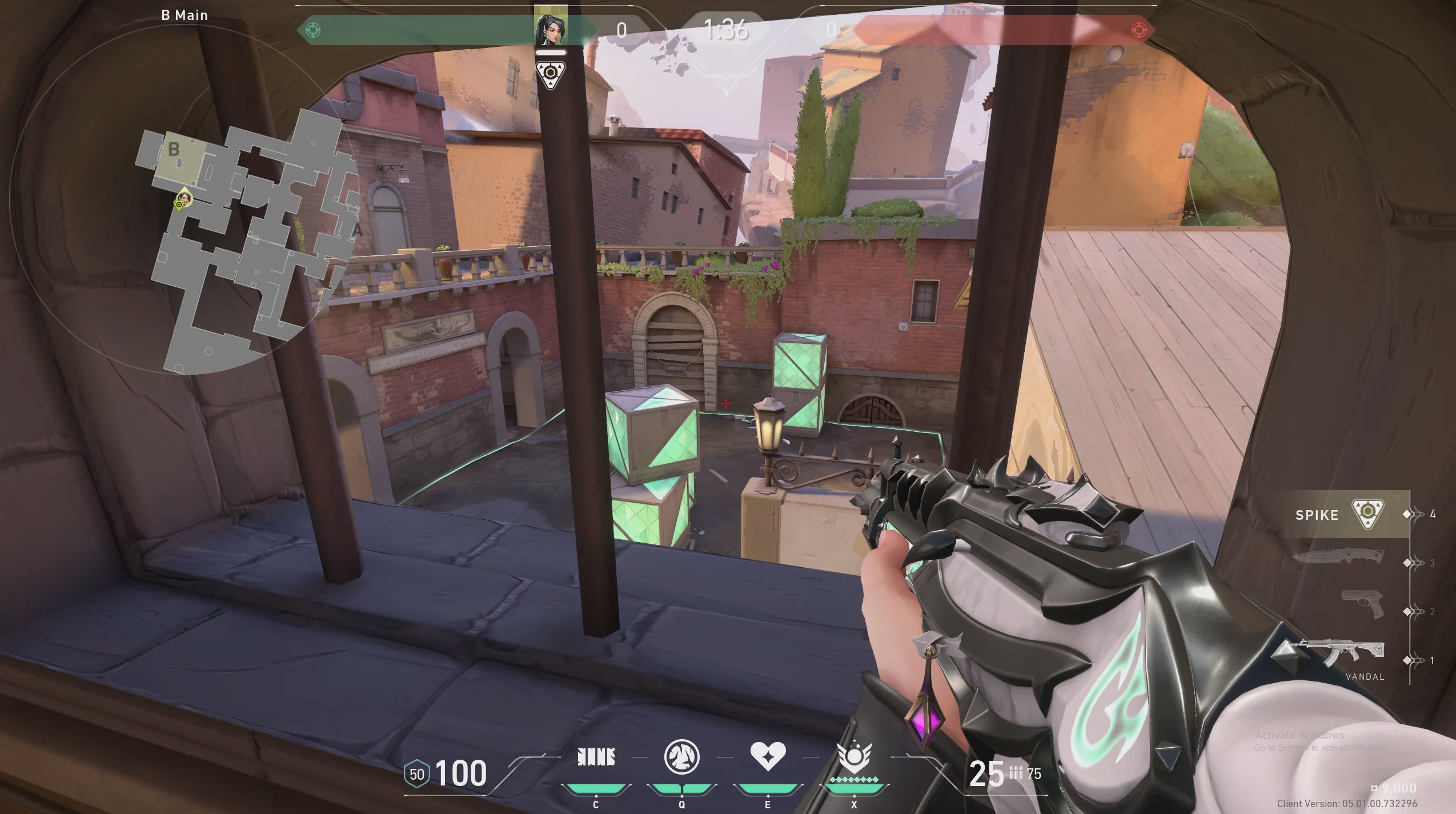Click the B site label on minimap
This screenshot has height=814, width=1456.
pyautogui.click(x=174, y=150)
